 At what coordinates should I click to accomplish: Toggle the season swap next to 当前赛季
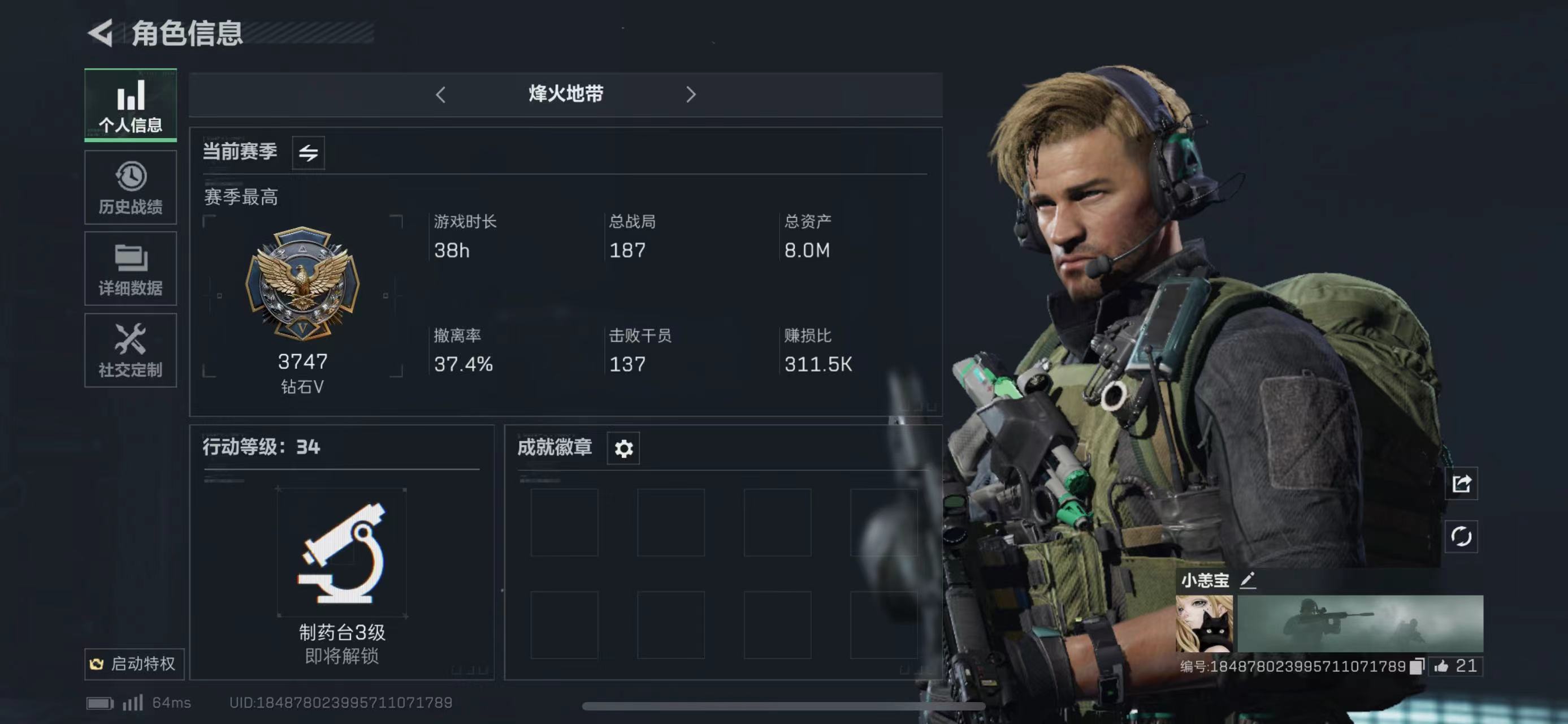click(x=308, y=152)
